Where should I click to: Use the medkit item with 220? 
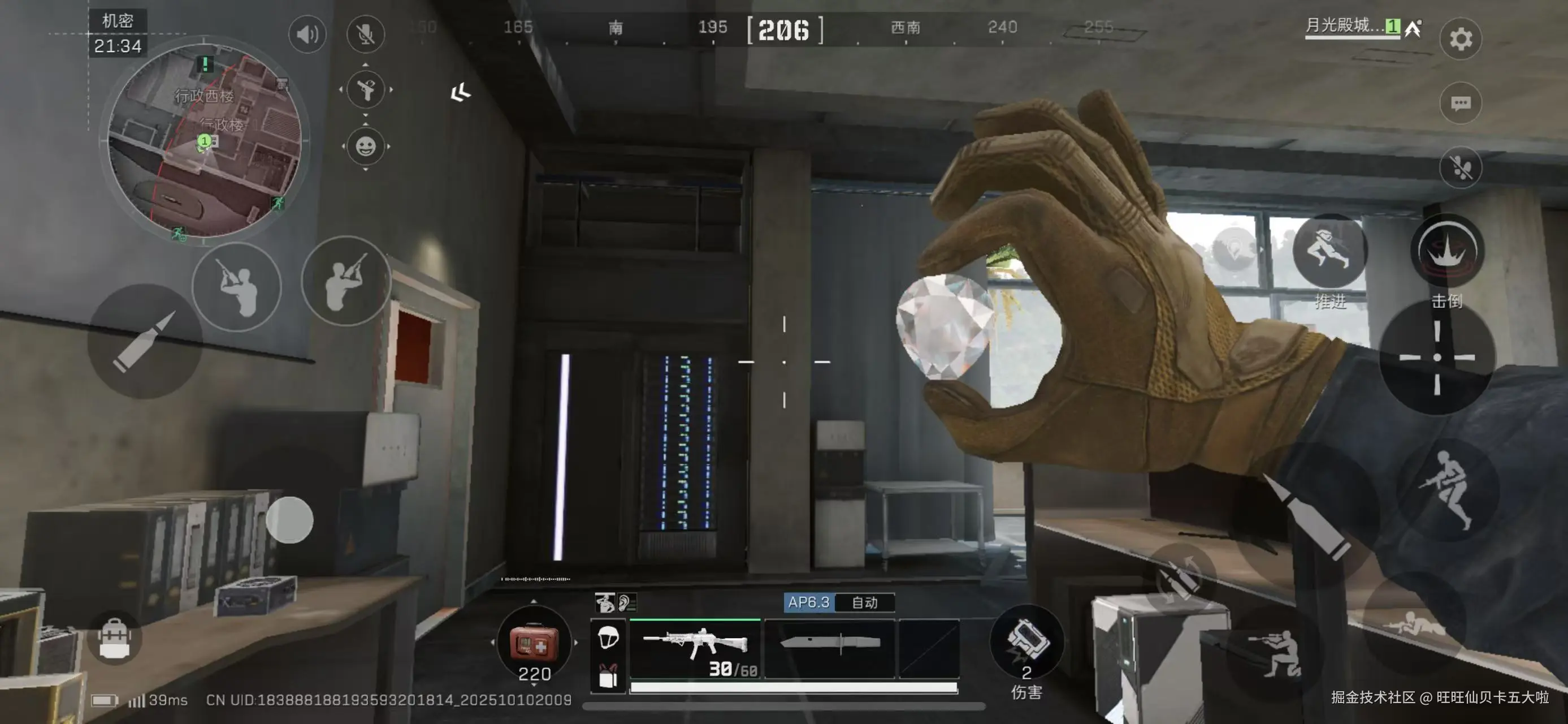tap(534, 643)
